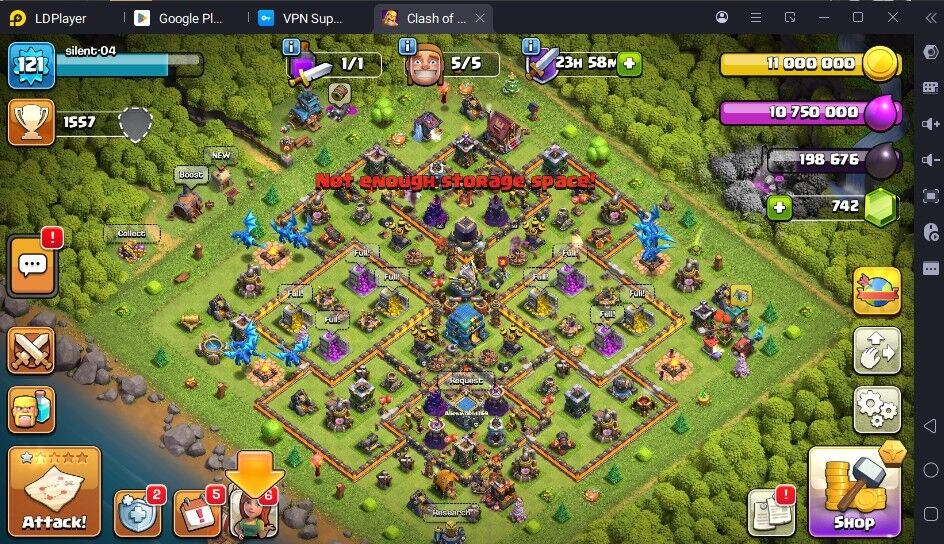Click the green plus next to gems
The width and height of the screenshot is (944, 544).
pos(779,208)
